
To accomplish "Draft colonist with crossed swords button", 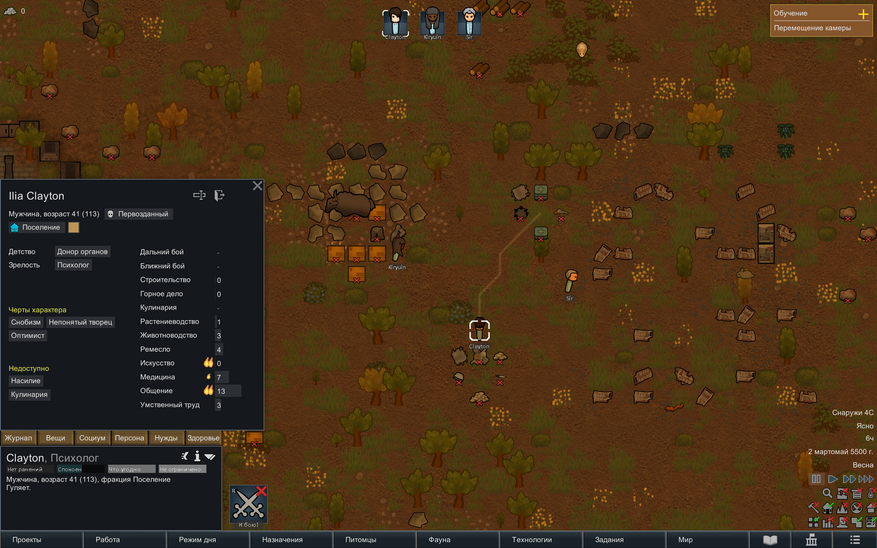I will pos(248,505).
